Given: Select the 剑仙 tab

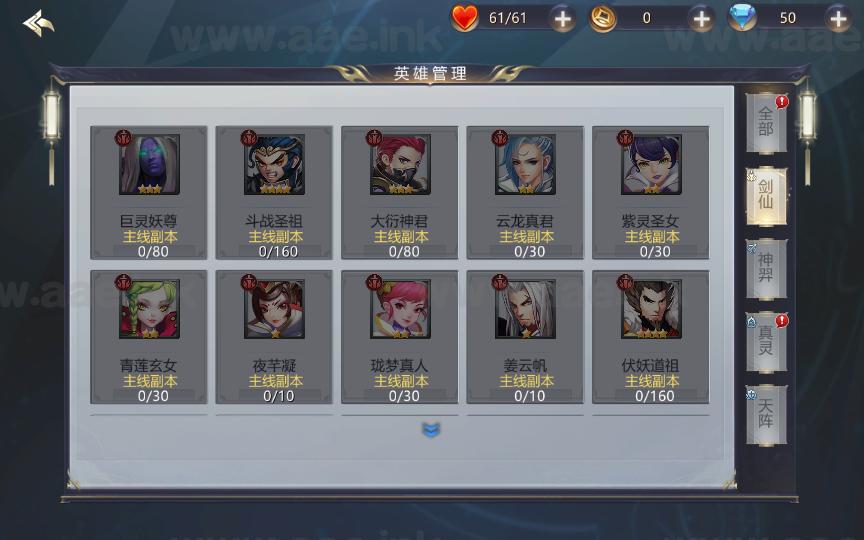Looking at the screenshot, I should coord(766,195).
